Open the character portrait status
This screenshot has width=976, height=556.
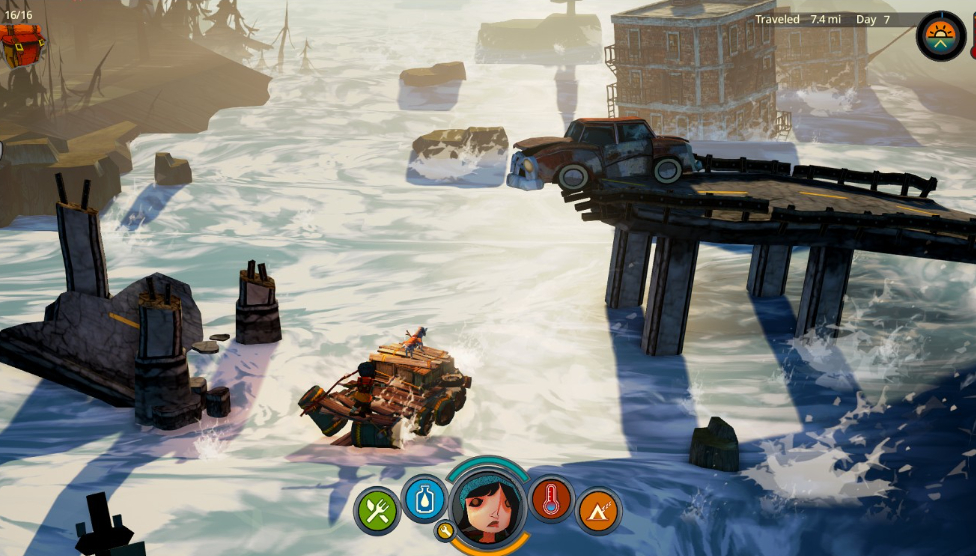pos(488,506)
